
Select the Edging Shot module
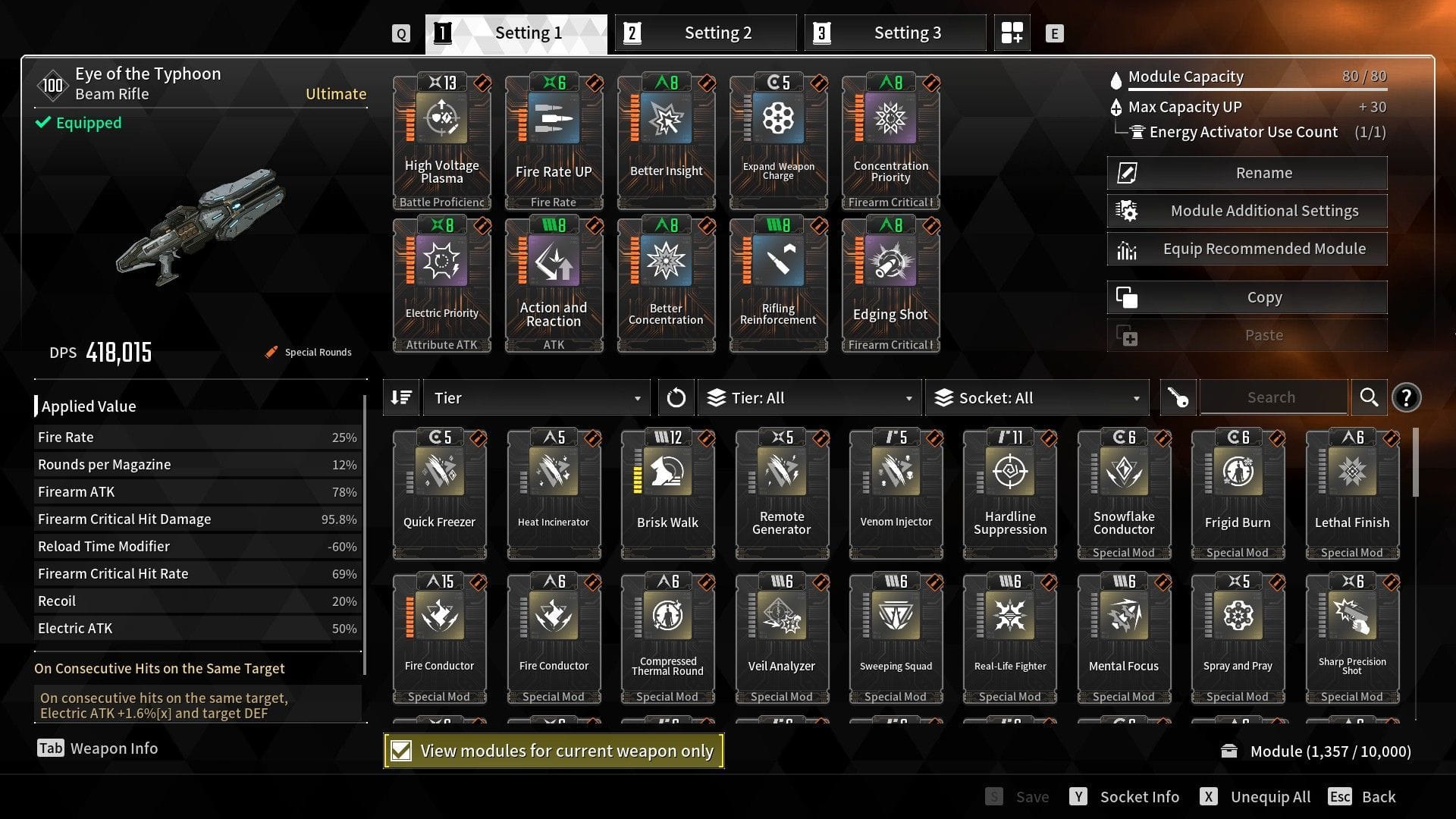click(891, 281)
